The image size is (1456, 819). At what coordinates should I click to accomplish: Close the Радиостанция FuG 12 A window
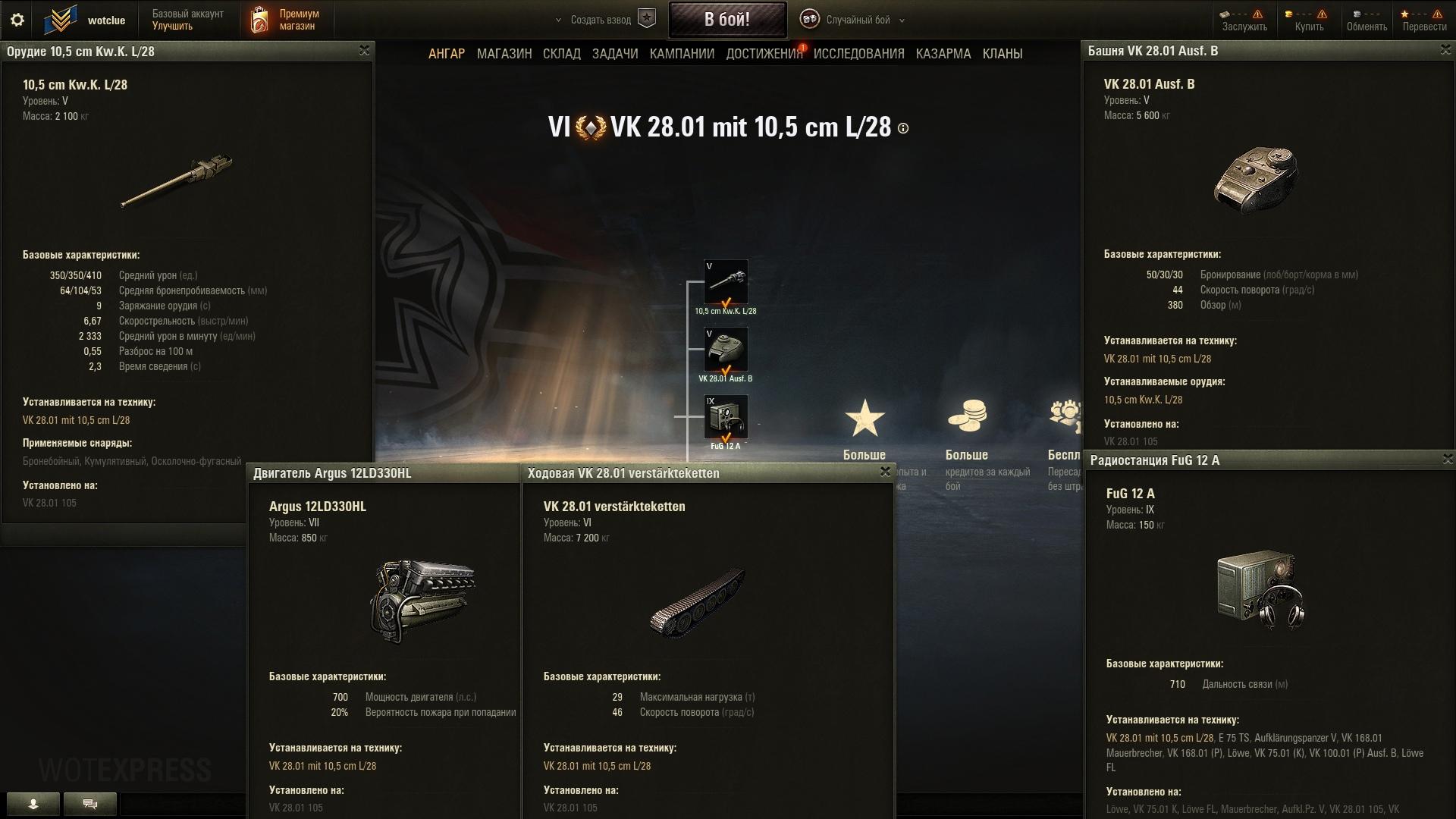click(1448, 460)
